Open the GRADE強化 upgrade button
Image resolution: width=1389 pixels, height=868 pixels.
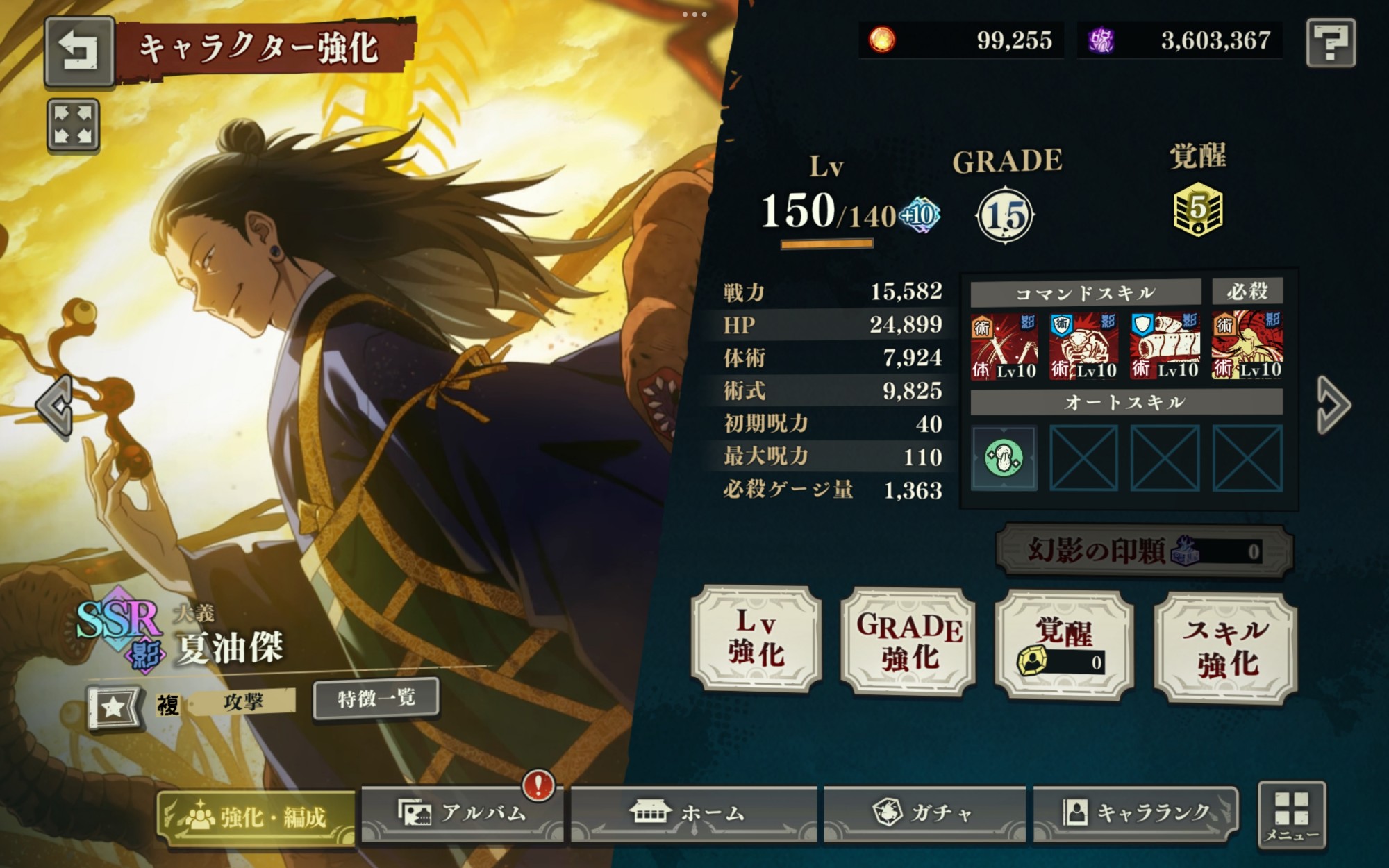[908, 642]
